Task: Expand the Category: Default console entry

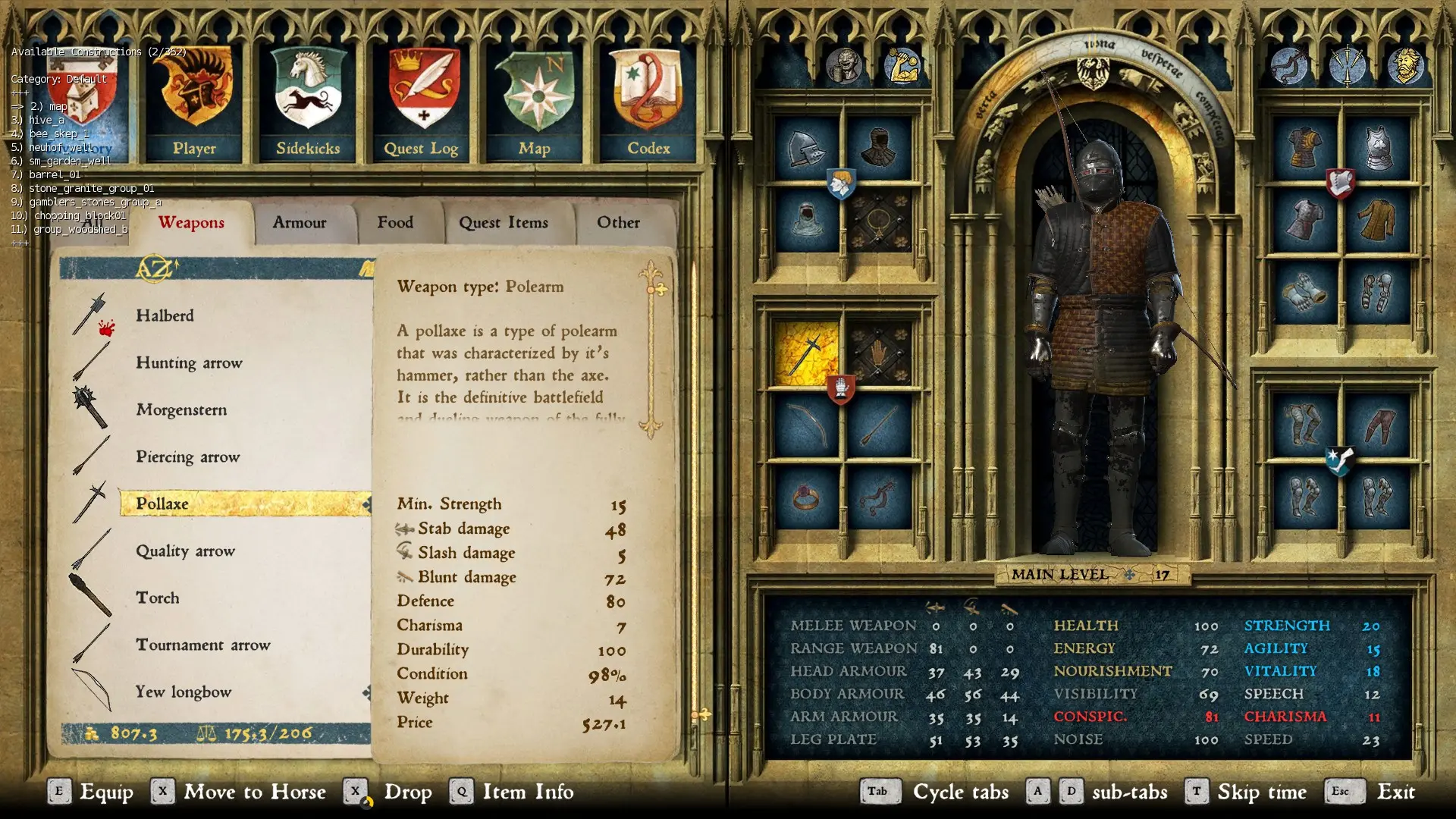Action: pyautogui.click(x=58, y=79)
